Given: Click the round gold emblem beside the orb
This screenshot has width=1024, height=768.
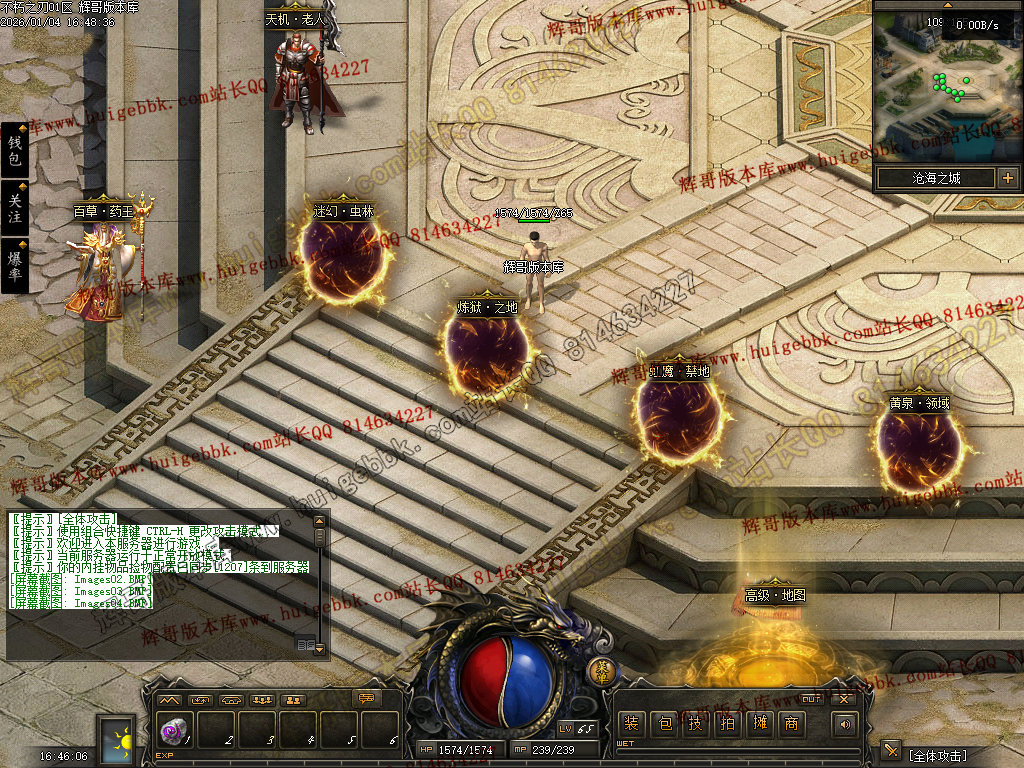Looking at the screenshot, I should [x=600, y=671].
